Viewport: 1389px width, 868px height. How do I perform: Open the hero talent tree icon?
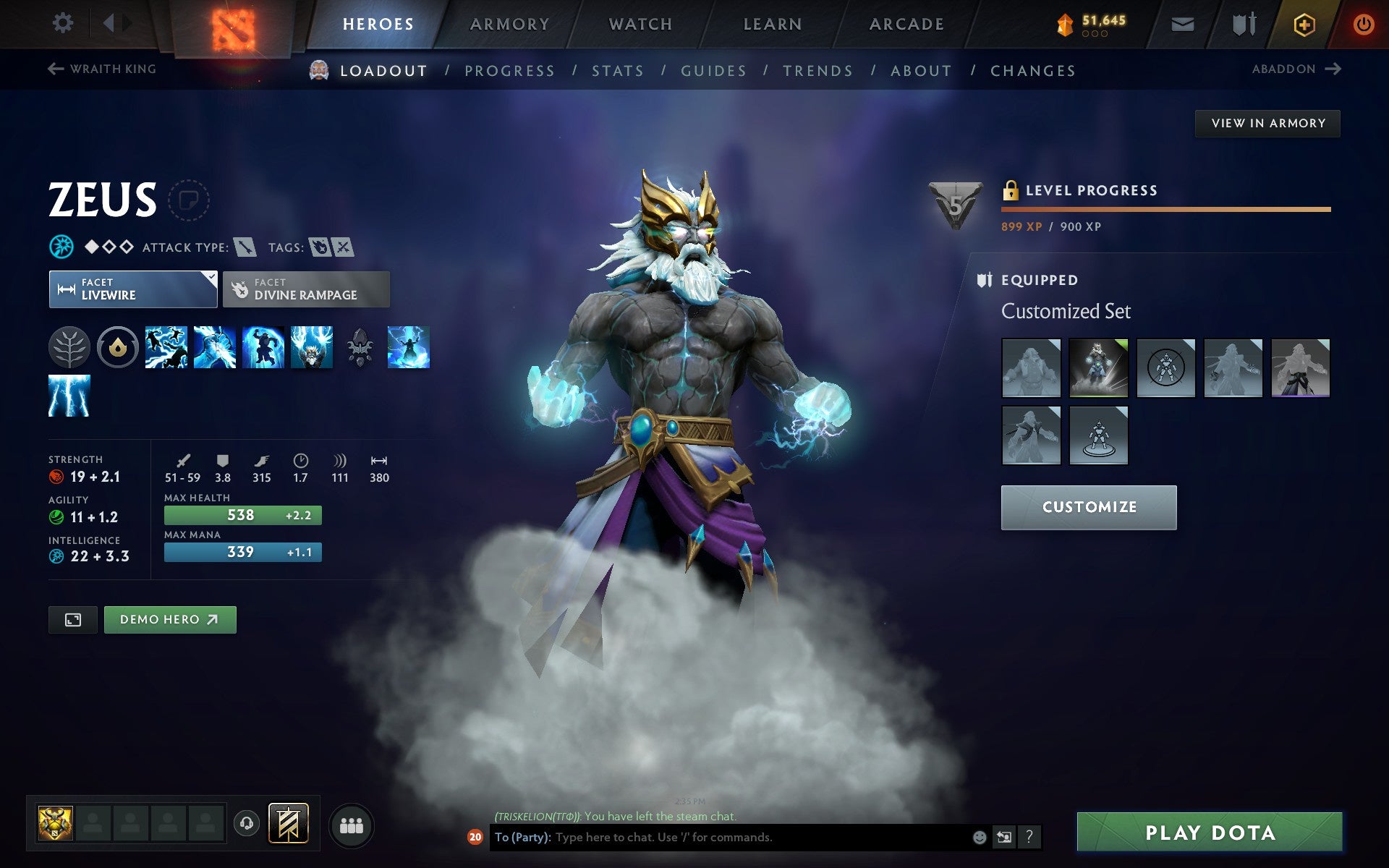[69, 348]
